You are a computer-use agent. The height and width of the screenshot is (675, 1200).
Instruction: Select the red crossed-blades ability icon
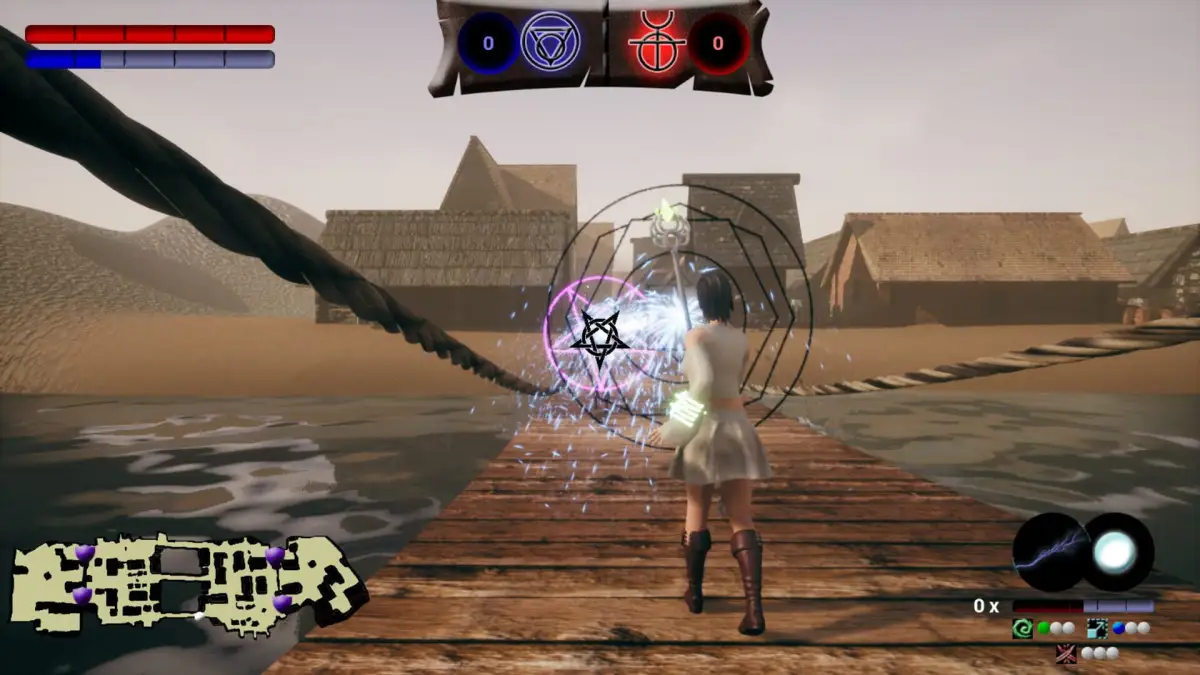(x=1066, y=653)
